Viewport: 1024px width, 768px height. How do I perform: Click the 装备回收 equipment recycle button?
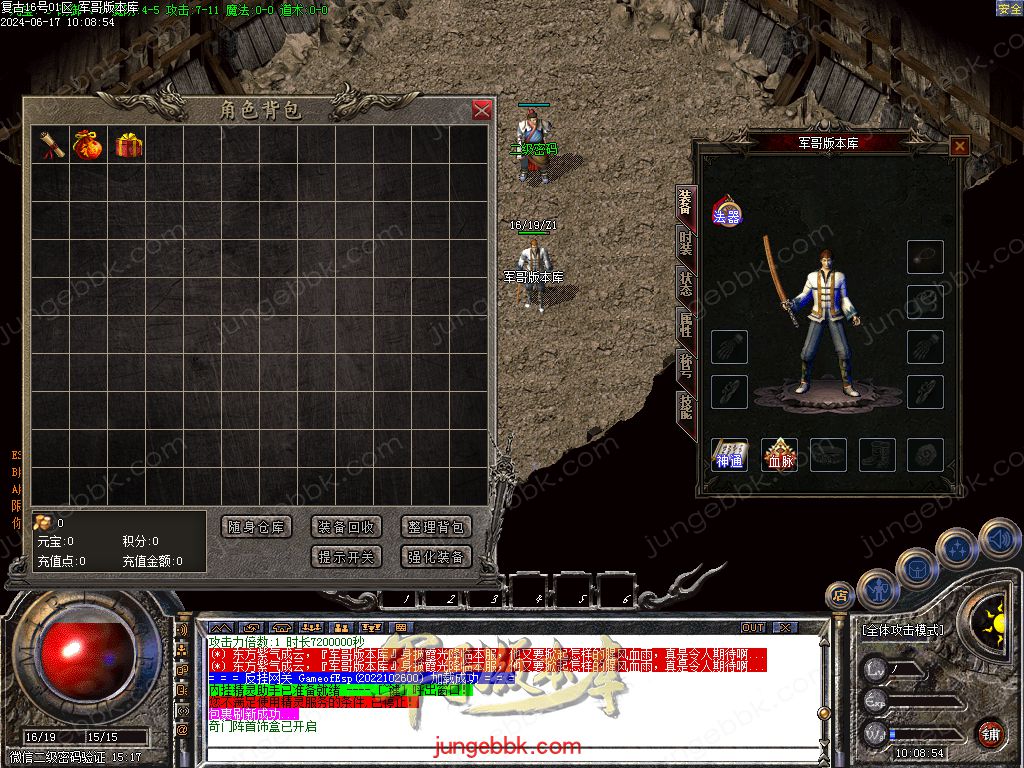[346, 527]
